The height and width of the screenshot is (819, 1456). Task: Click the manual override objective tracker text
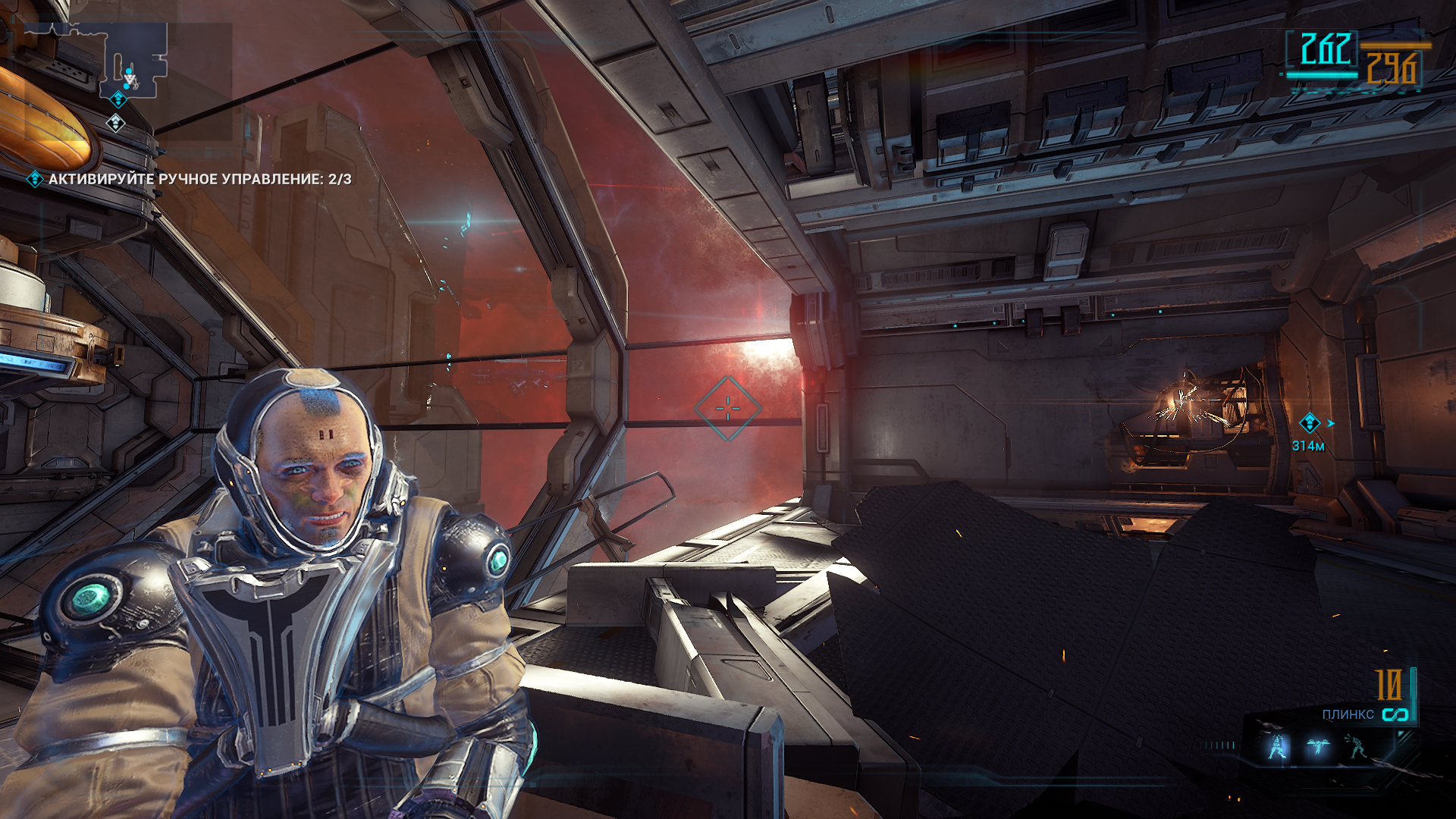pos(199,179)
